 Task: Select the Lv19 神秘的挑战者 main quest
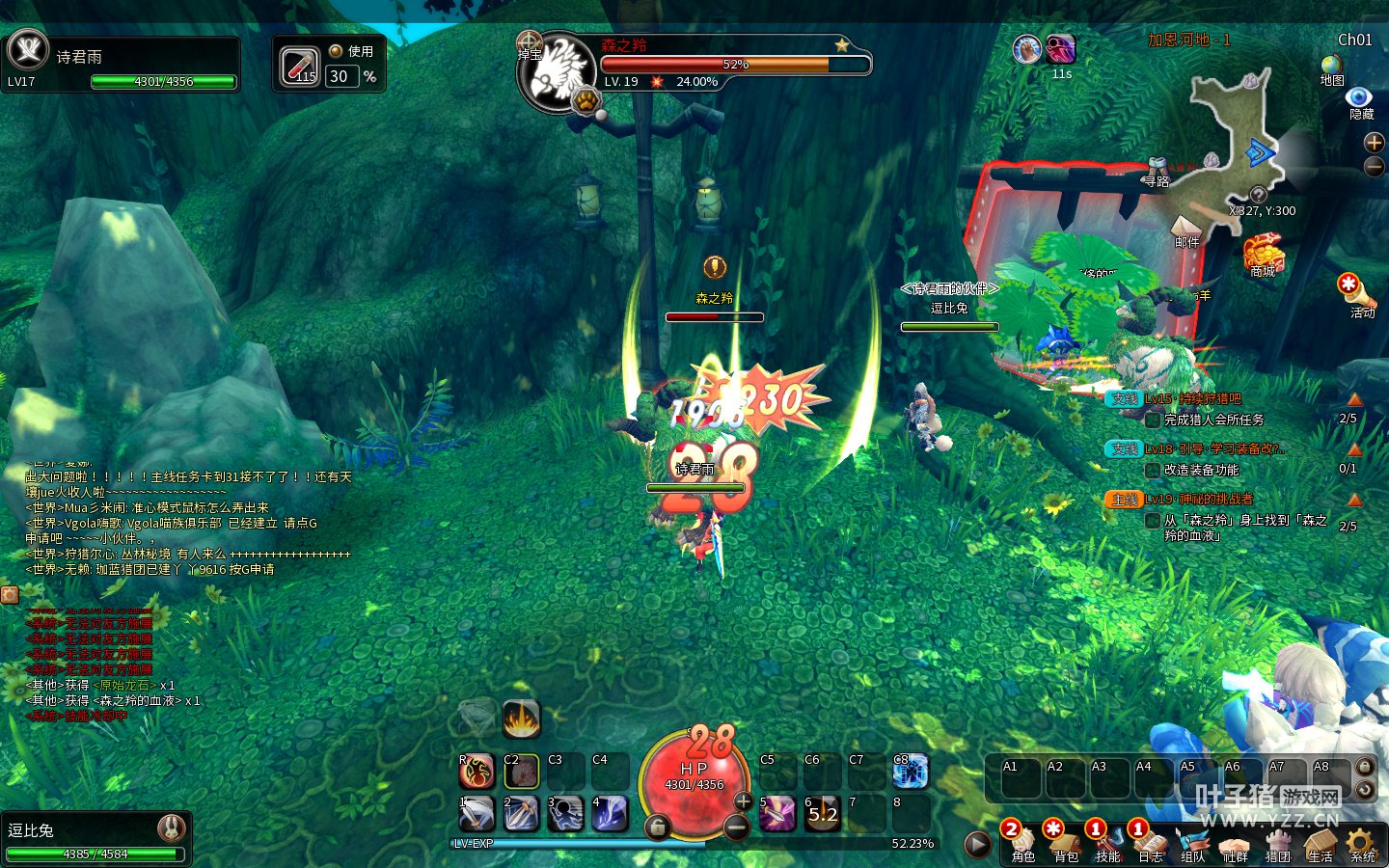1199,500
